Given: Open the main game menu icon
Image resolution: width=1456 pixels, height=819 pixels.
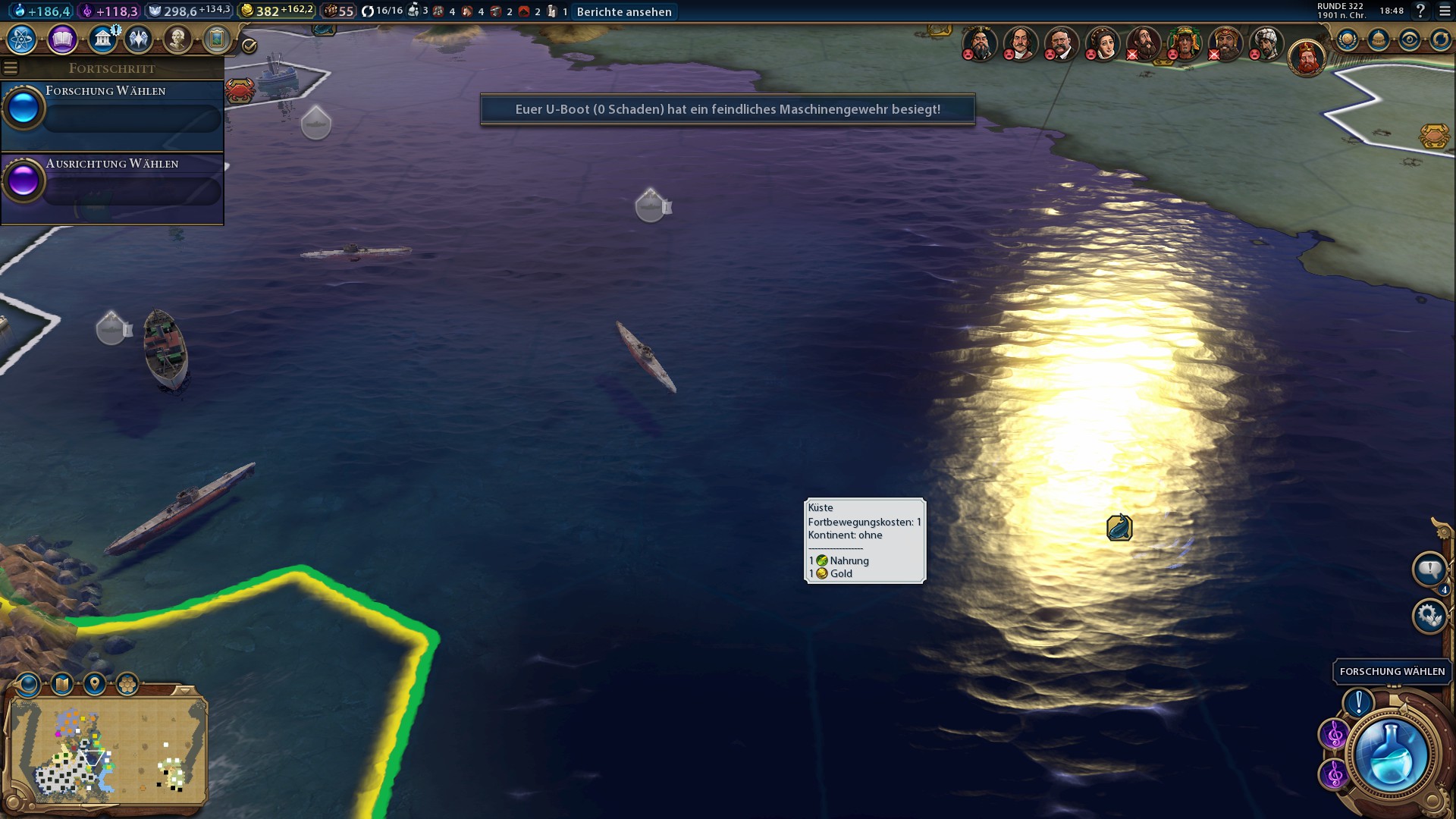Looking at the screenshot, I should (1445, 11).
